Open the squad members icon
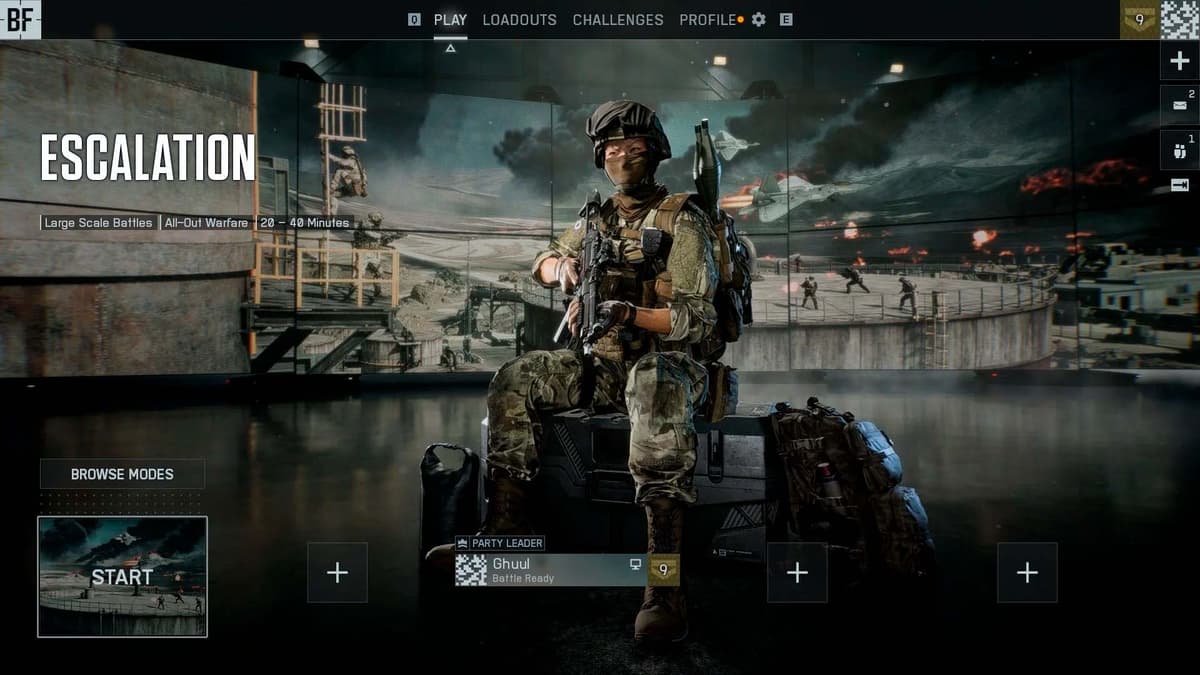The image size is (1200, 675). [x=1179, y=150]
